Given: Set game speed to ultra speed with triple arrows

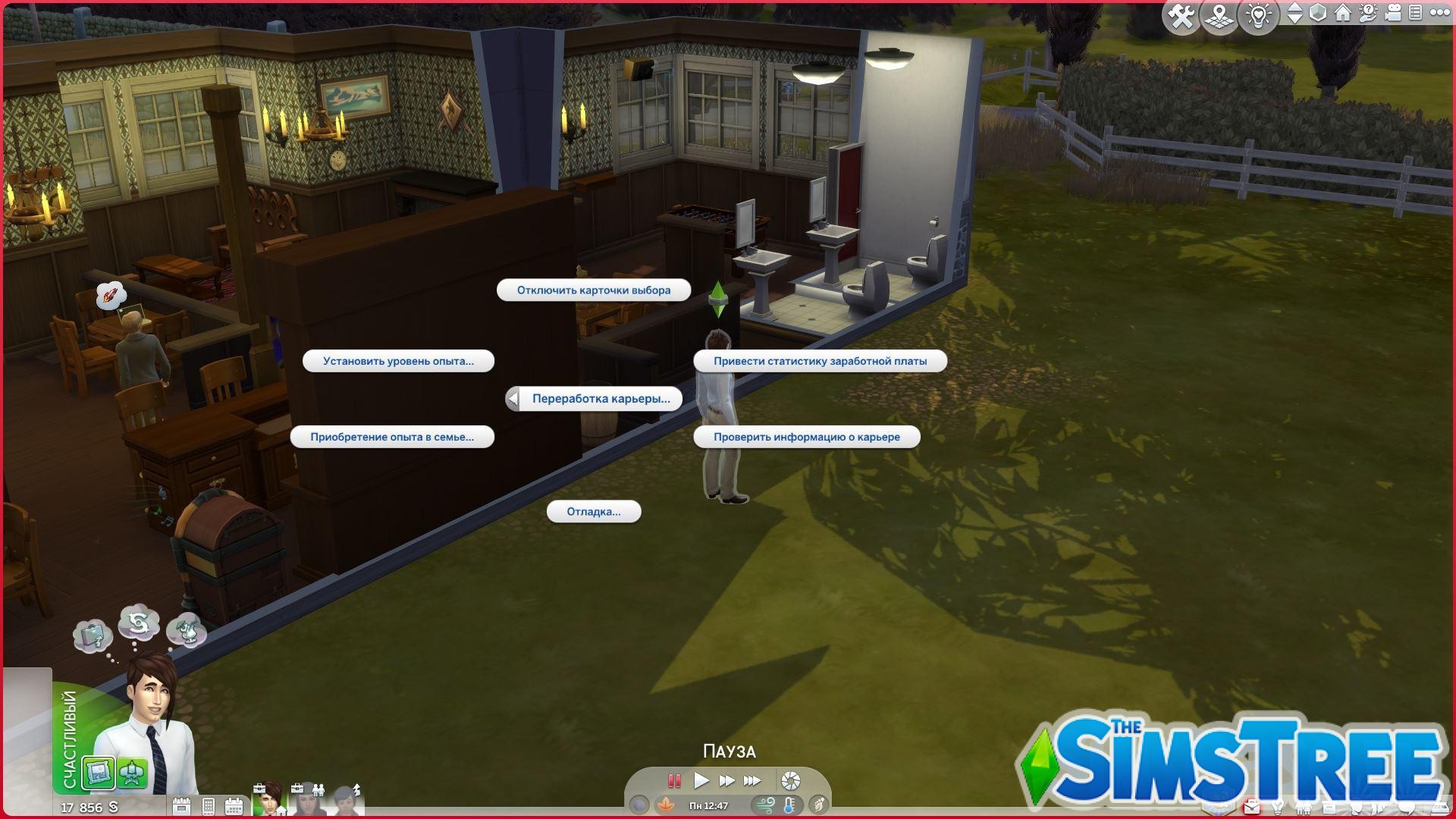Looking at the screenshot, I should pos(752,780).
